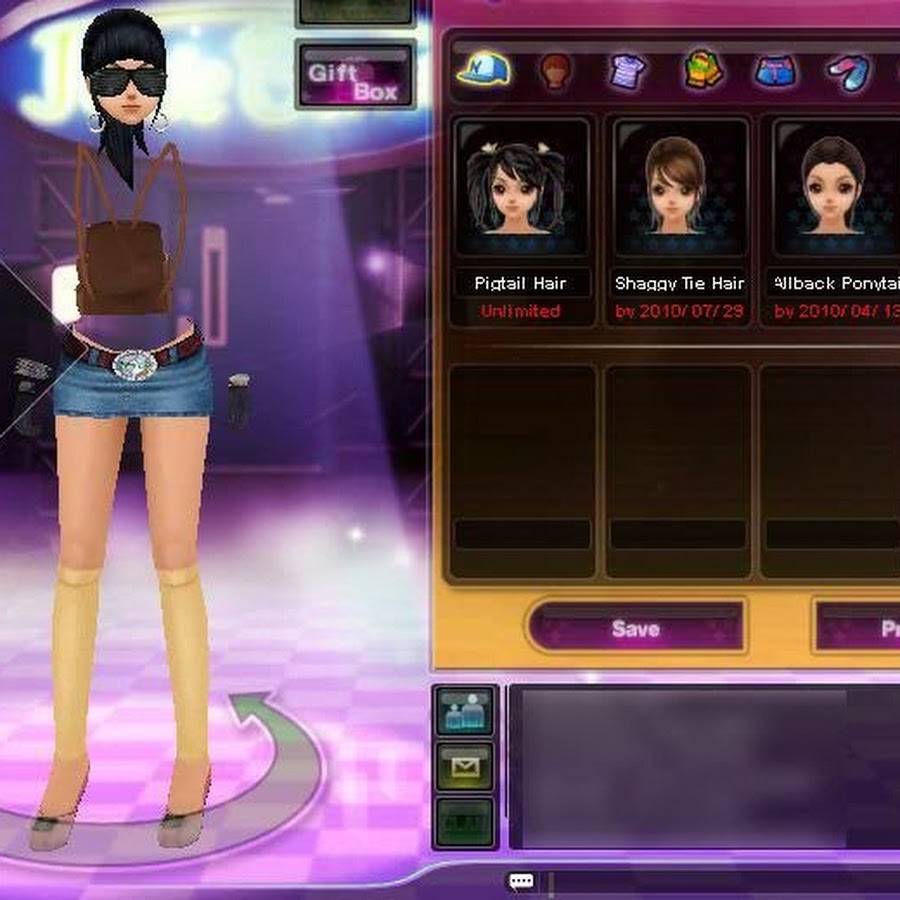This screenshot has height=900, width=900.
Task: Open the Gift Box
Action: tap(355, 75)
